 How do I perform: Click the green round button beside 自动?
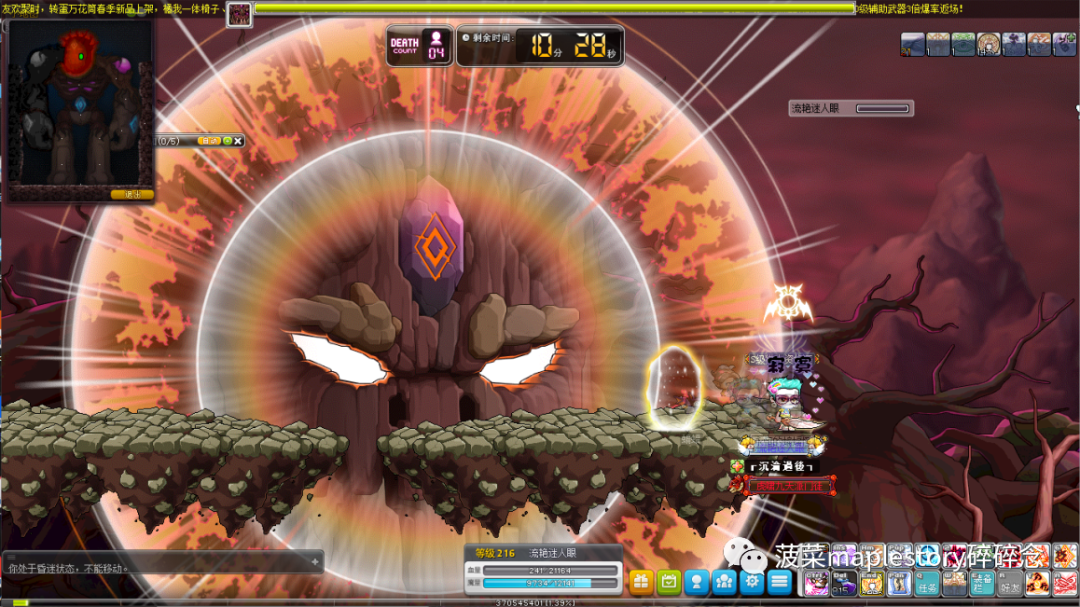pos(227,141)
